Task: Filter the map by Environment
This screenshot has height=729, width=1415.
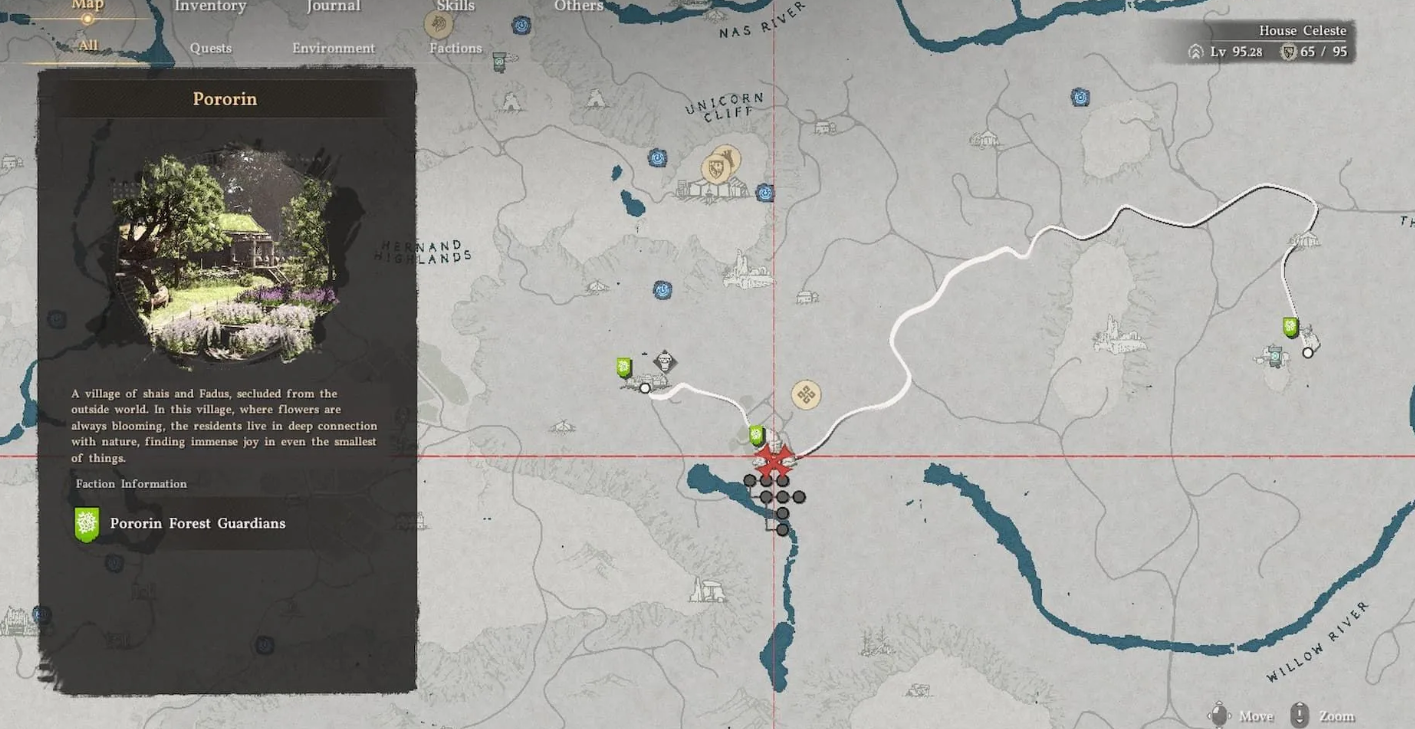Action: (333, 48)
